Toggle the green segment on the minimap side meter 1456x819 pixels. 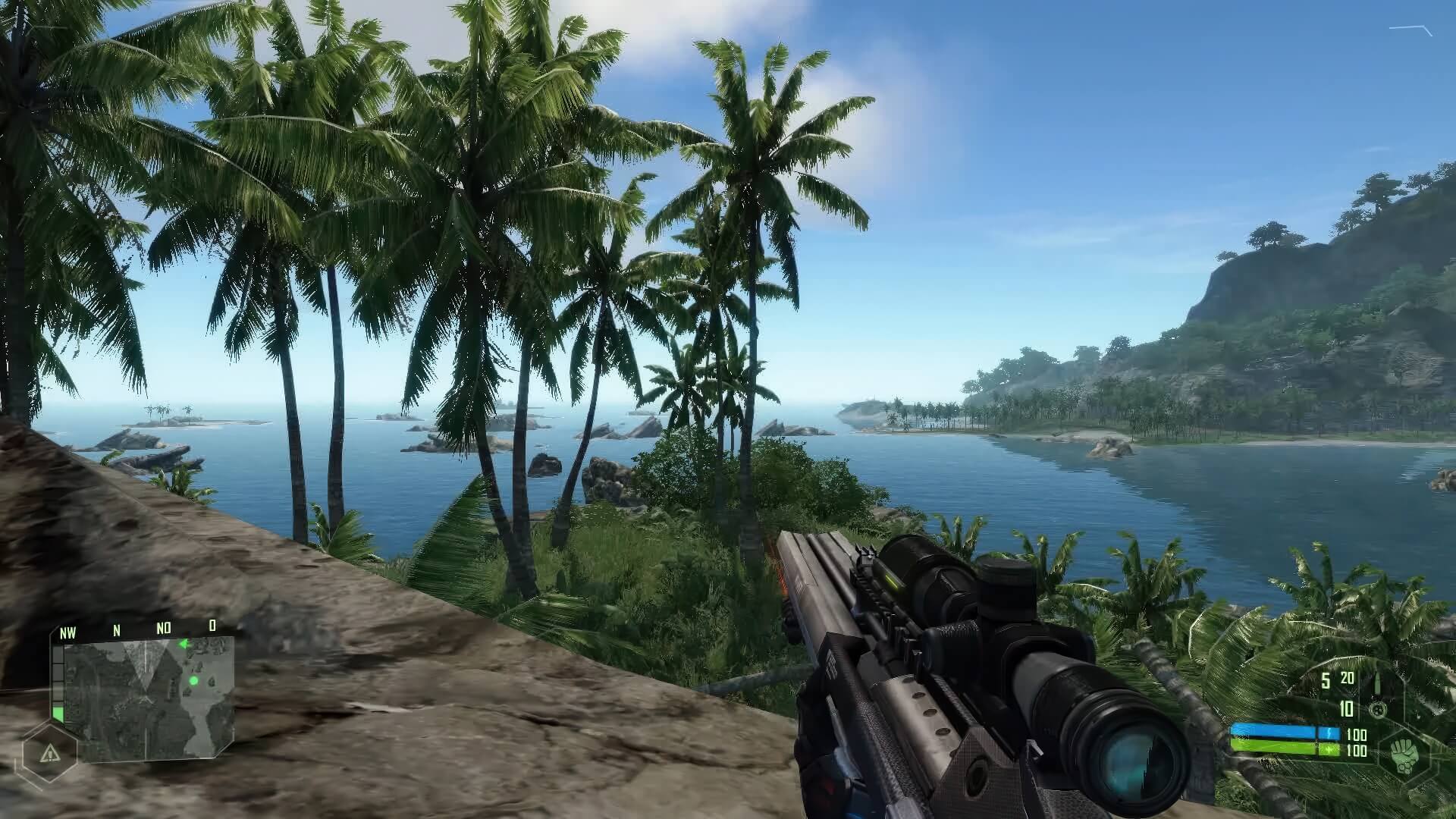click(x=58, y=712)
